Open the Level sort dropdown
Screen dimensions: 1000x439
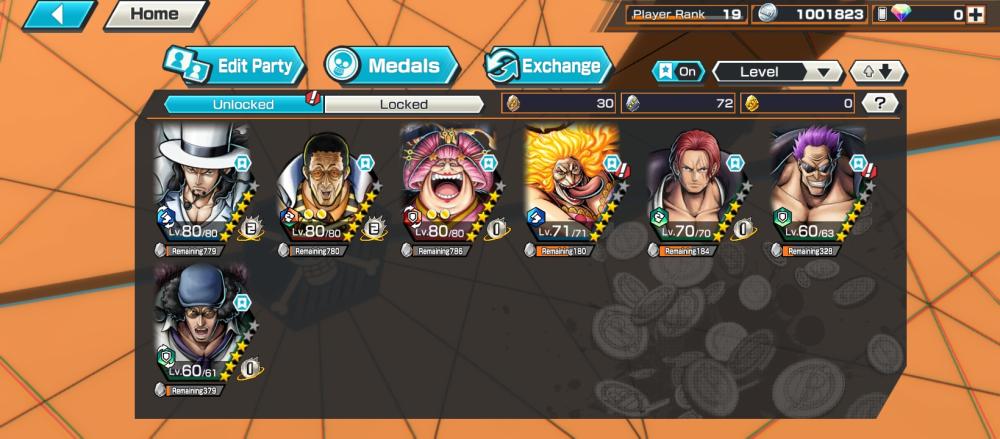pyautogui.click(x=777, y=72)
